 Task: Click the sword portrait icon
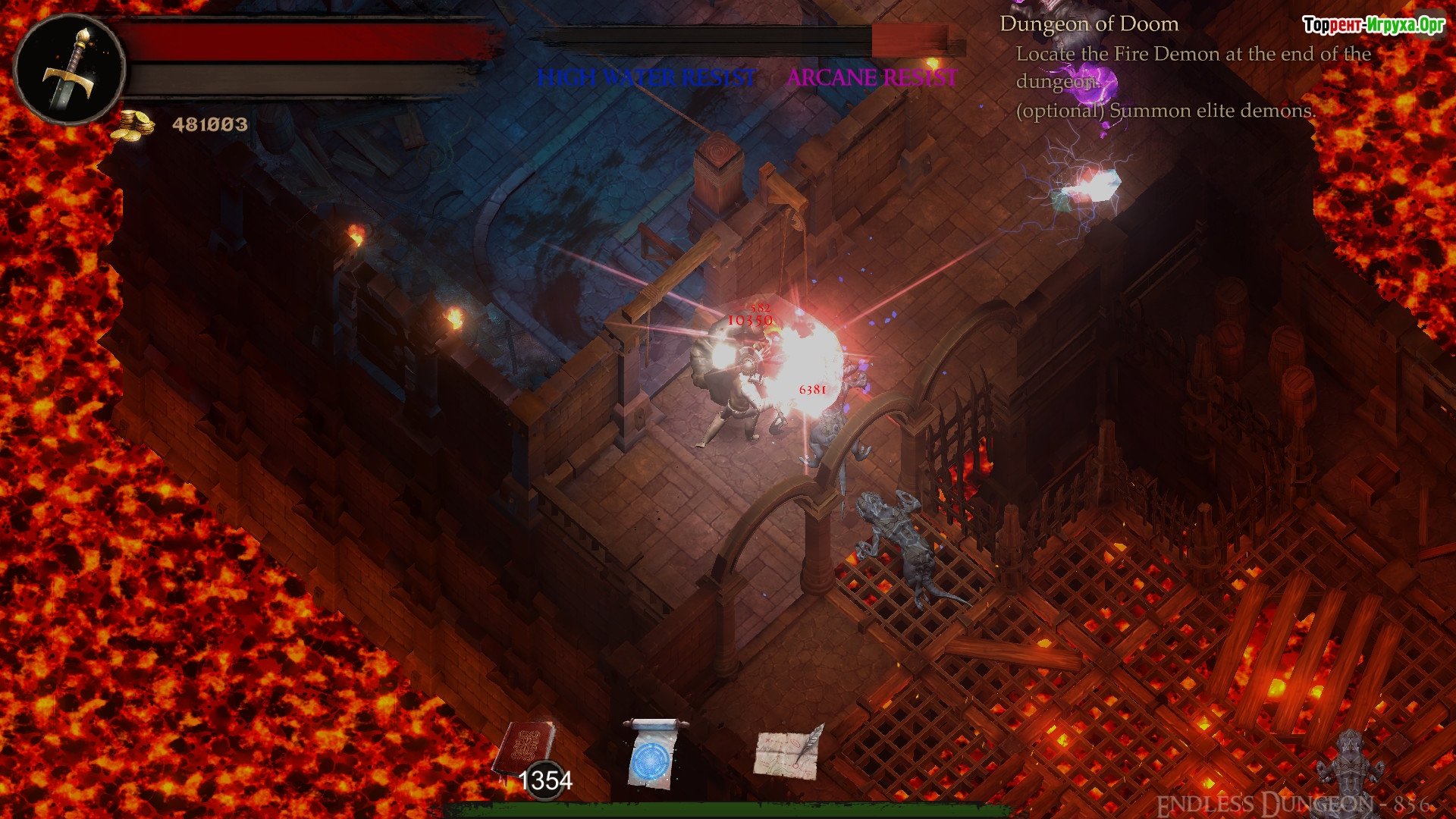(70, 70)
